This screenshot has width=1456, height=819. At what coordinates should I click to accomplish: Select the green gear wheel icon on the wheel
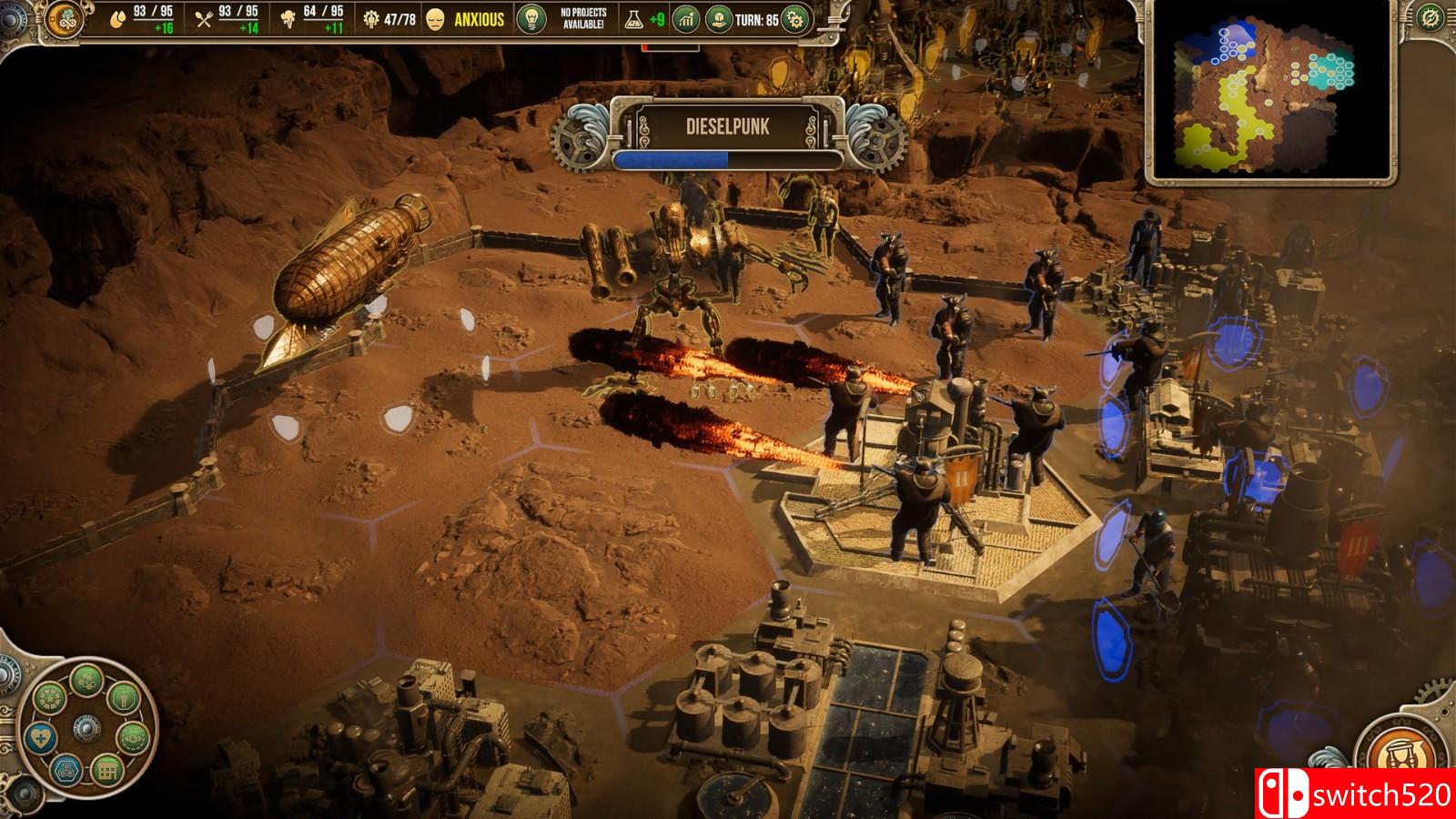pos(50,699)
